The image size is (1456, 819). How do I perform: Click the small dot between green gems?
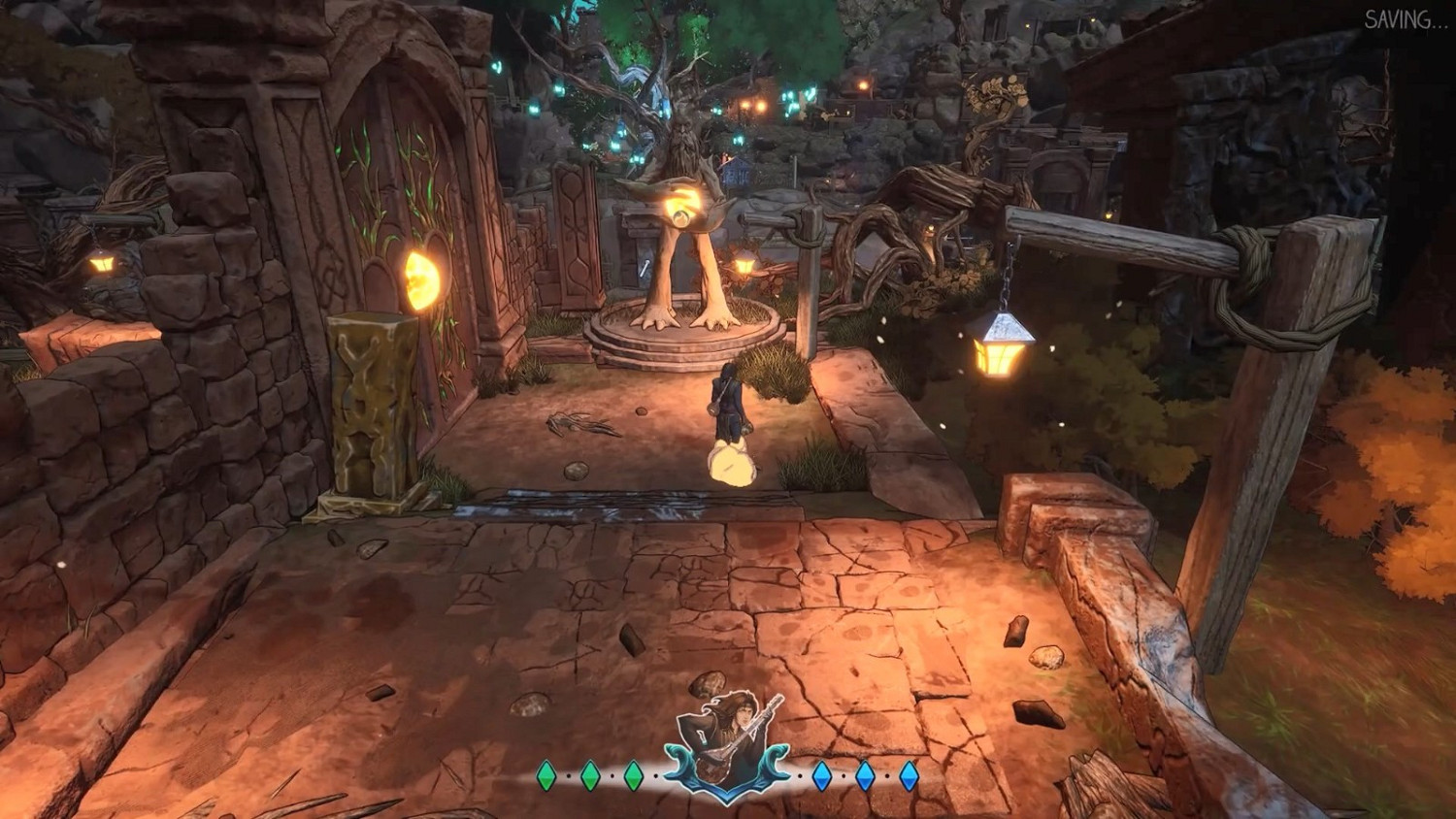coord(568,774)
